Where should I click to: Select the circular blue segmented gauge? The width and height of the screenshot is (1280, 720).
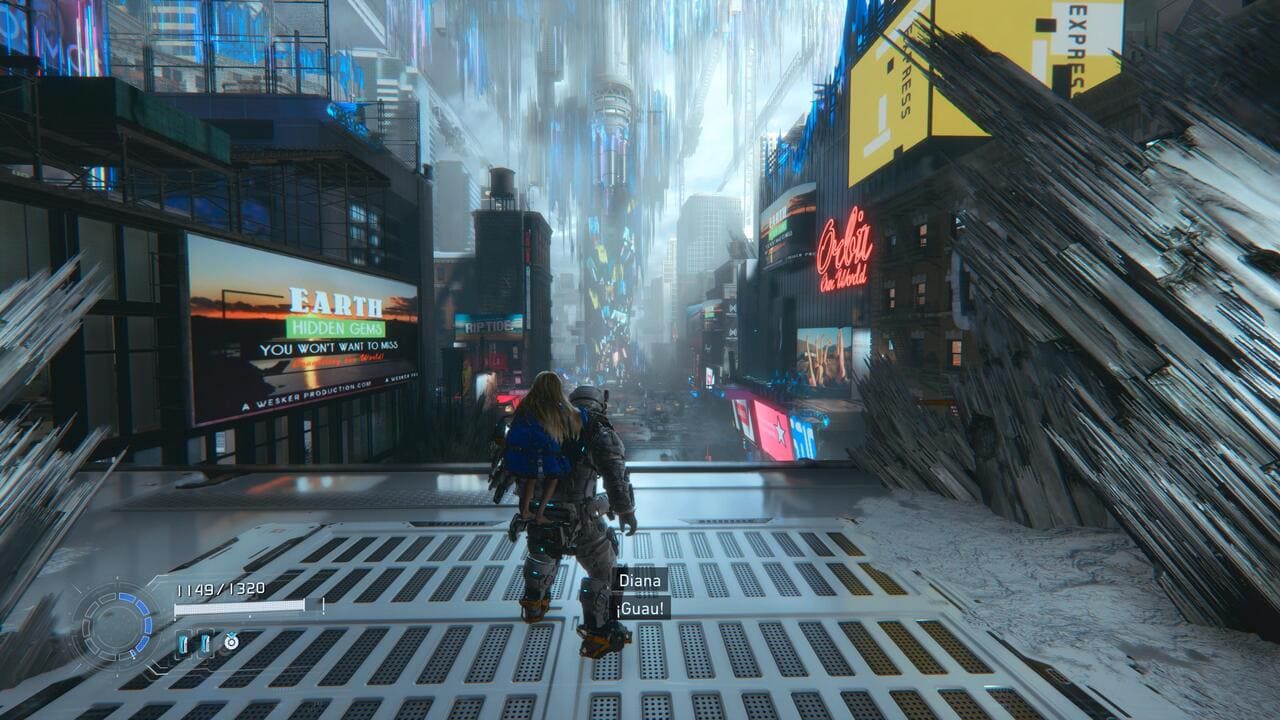pos(117,626)
